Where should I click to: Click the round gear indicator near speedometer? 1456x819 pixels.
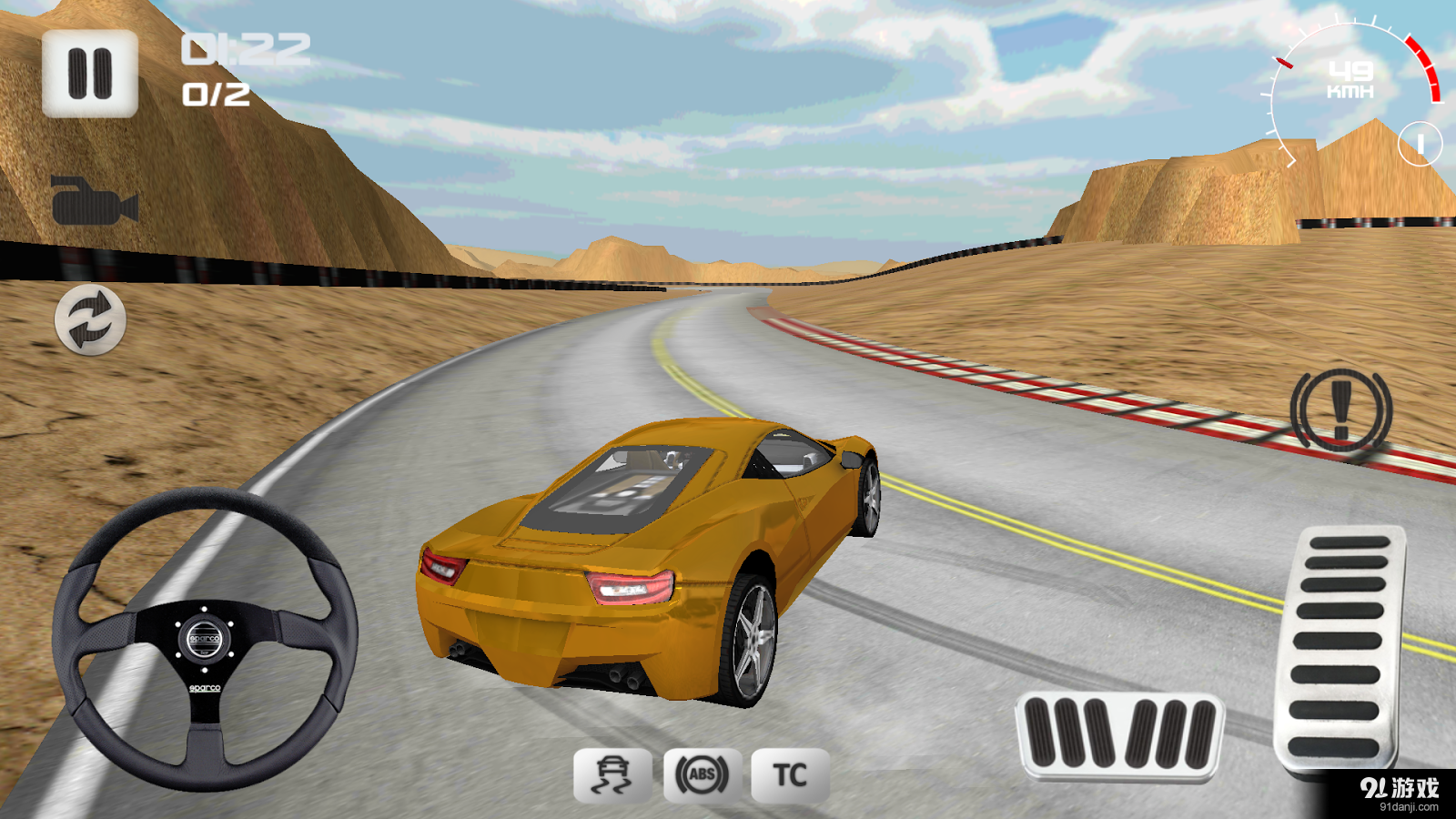1420,144
